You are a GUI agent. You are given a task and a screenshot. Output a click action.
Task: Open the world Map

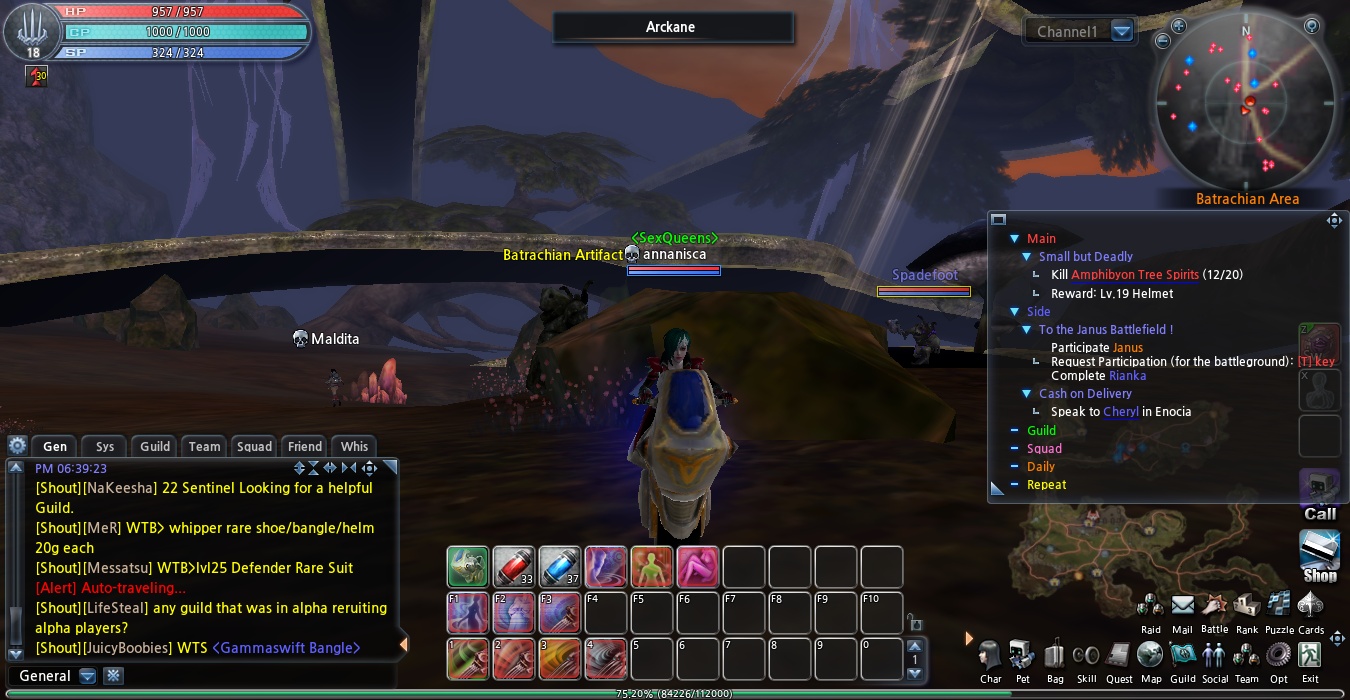pyautogui.click(x=1151, y=657)
